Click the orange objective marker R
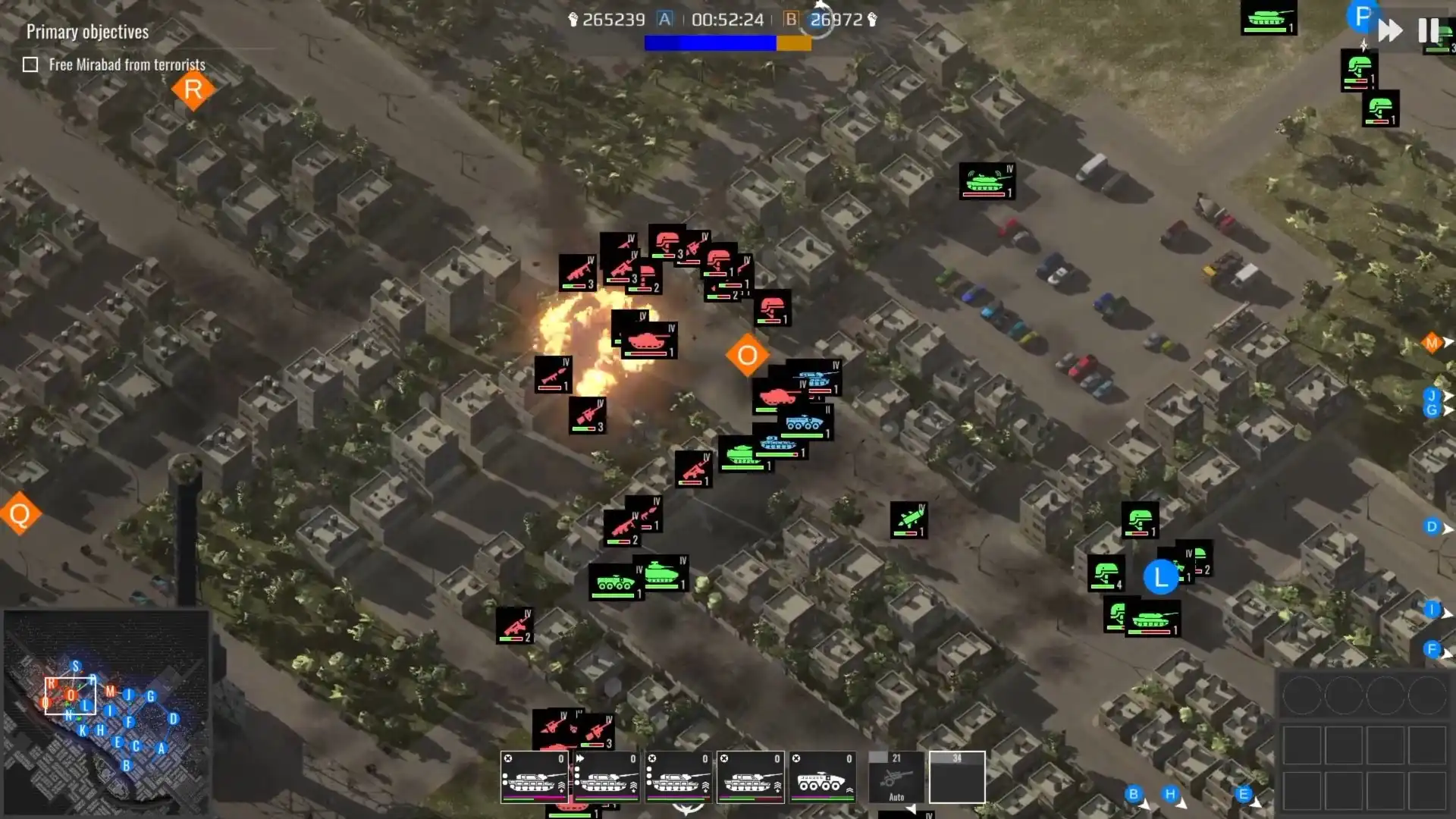Screen dimensions: 1456x819 [x=192, y=90]
